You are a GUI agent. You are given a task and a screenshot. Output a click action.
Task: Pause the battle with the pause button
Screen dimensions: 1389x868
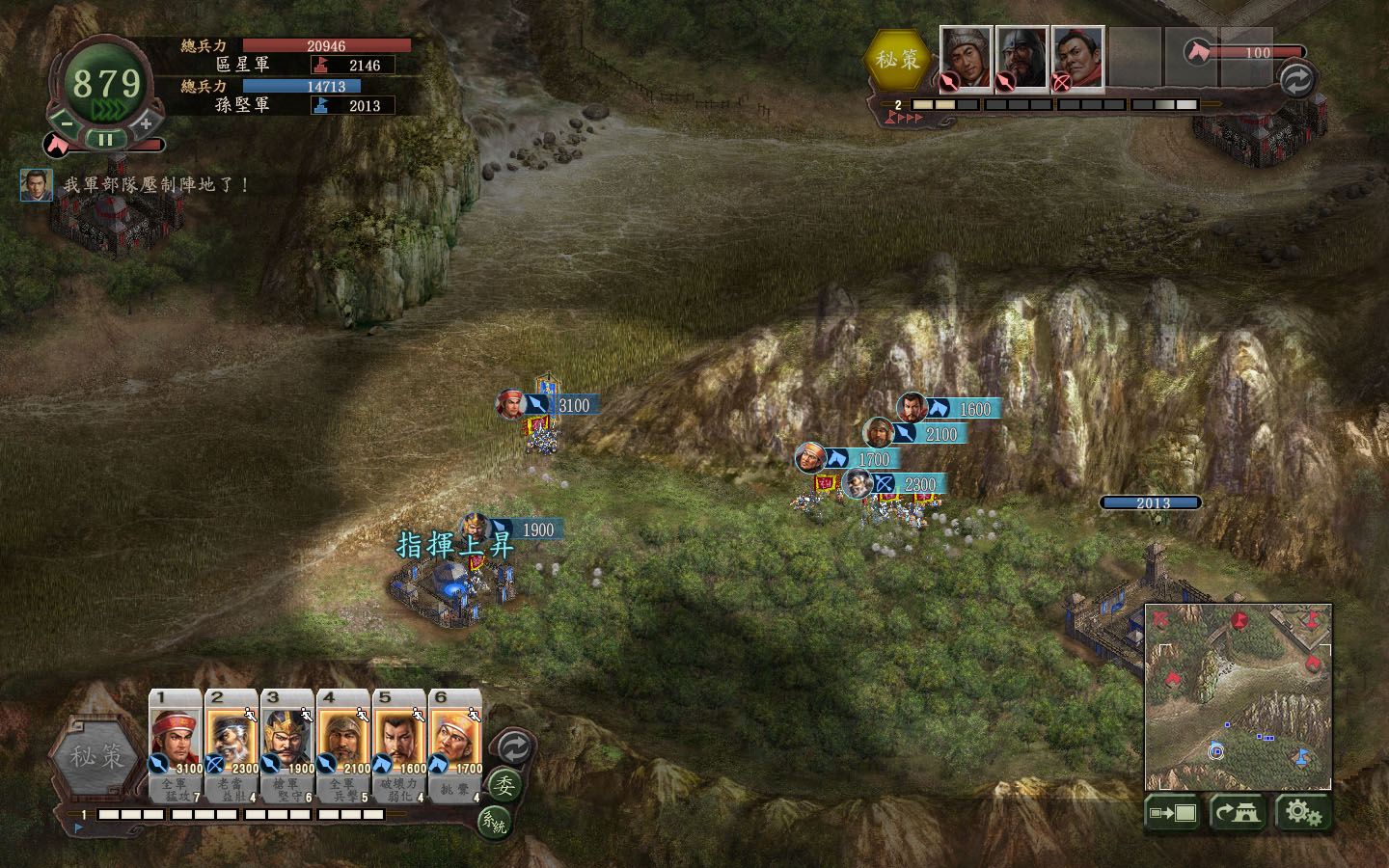[x=105, y=139]
